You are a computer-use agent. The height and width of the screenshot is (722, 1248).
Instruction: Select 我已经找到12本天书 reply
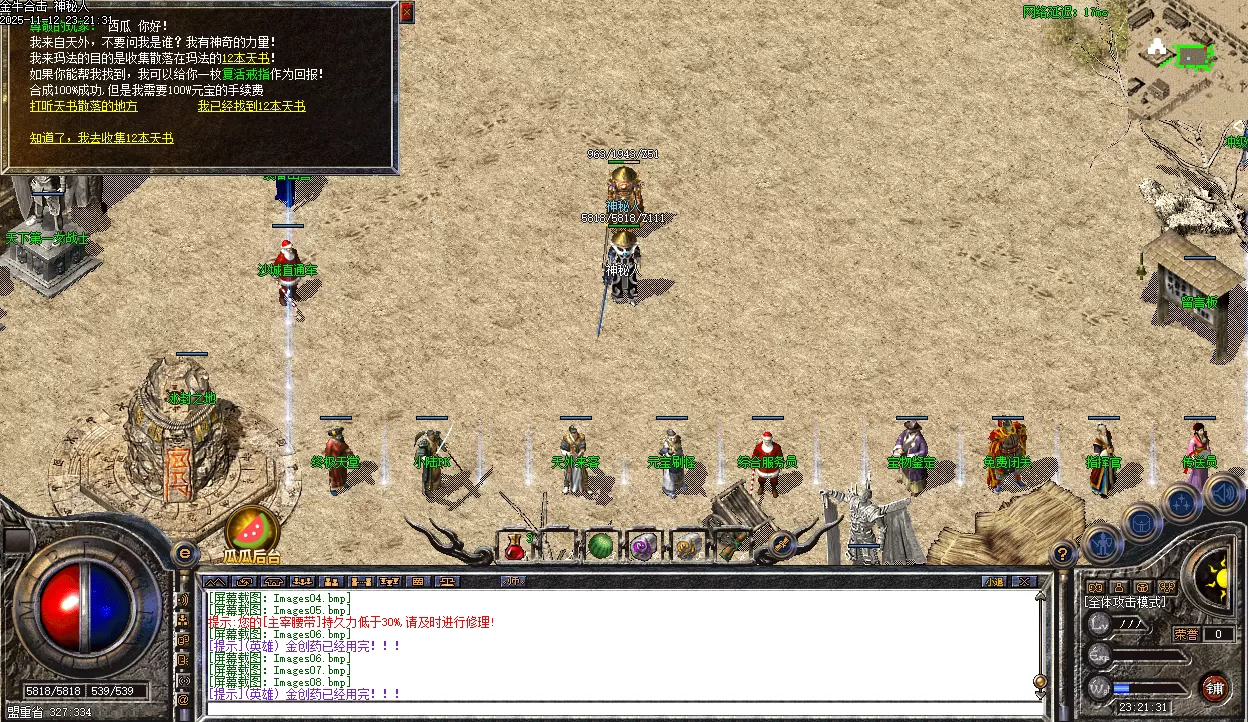click(251, 106)
